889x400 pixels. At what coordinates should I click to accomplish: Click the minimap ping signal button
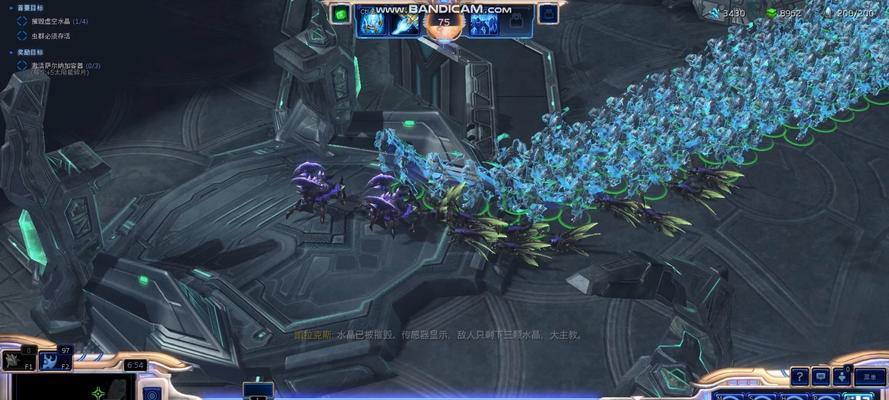point(151,393)
